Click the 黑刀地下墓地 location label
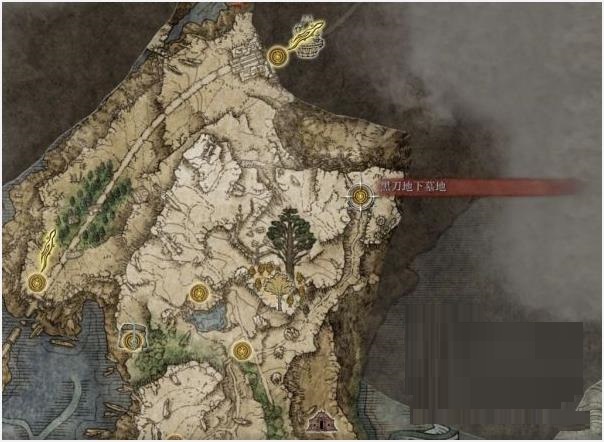Screen dimensions: 604x442 412,187
